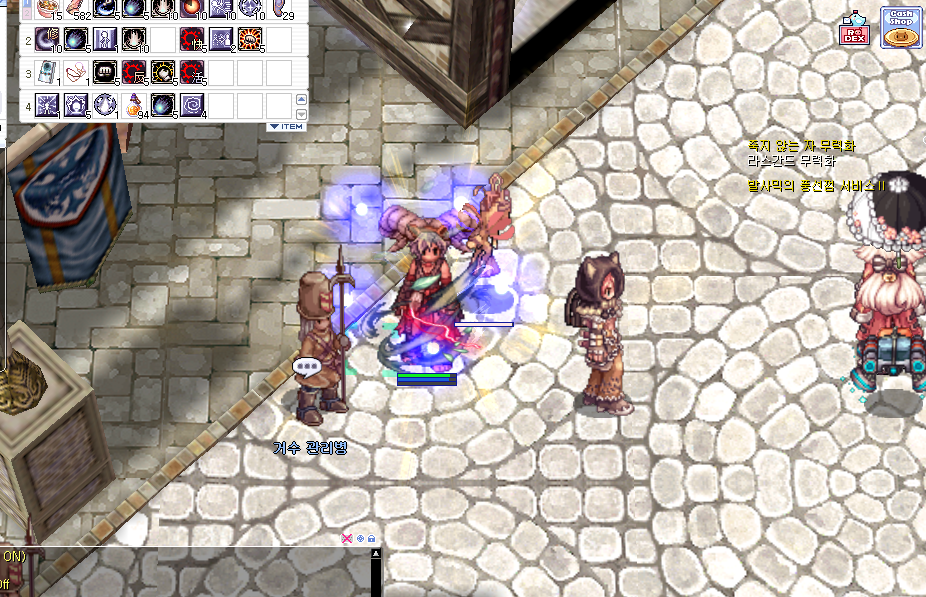Open the blue wheel chat settings icon
The height and width of the screenshot is (597, 926).
click(x=360, y=538)
